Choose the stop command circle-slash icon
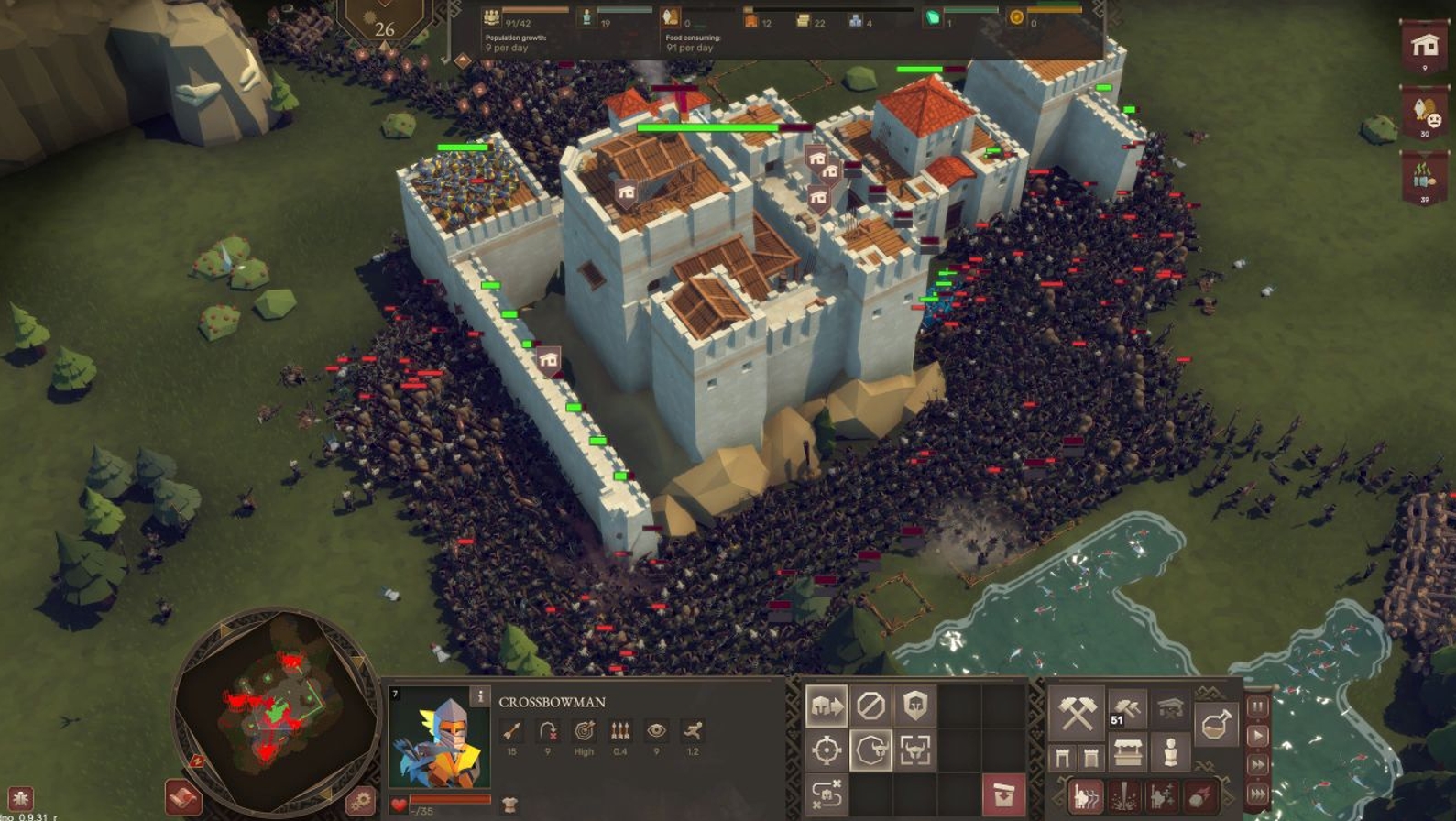Image resolution: width=1456 pixels, height=821 pixels. point(870,706)
